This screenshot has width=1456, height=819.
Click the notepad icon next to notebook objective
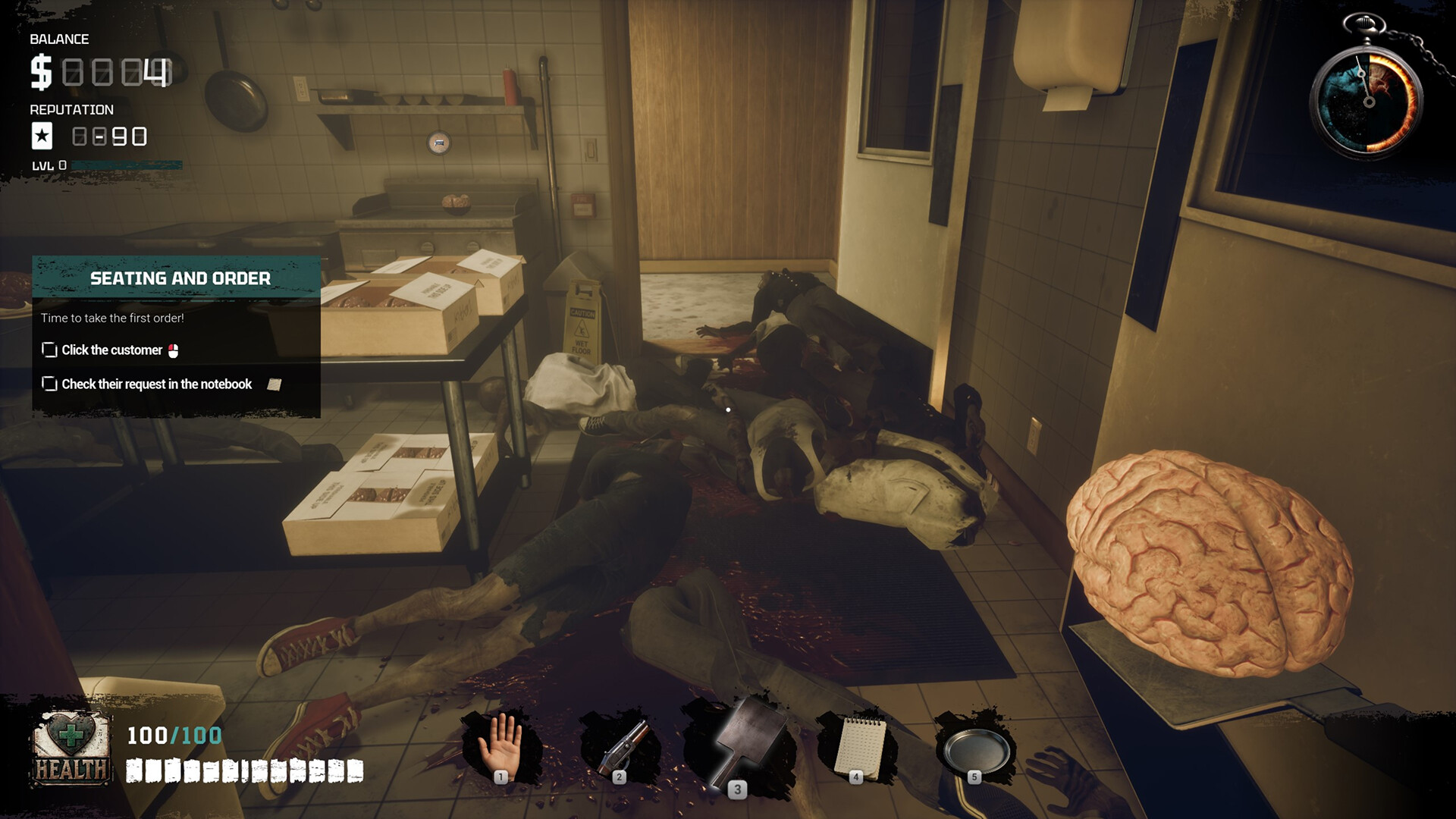(273, 384)
